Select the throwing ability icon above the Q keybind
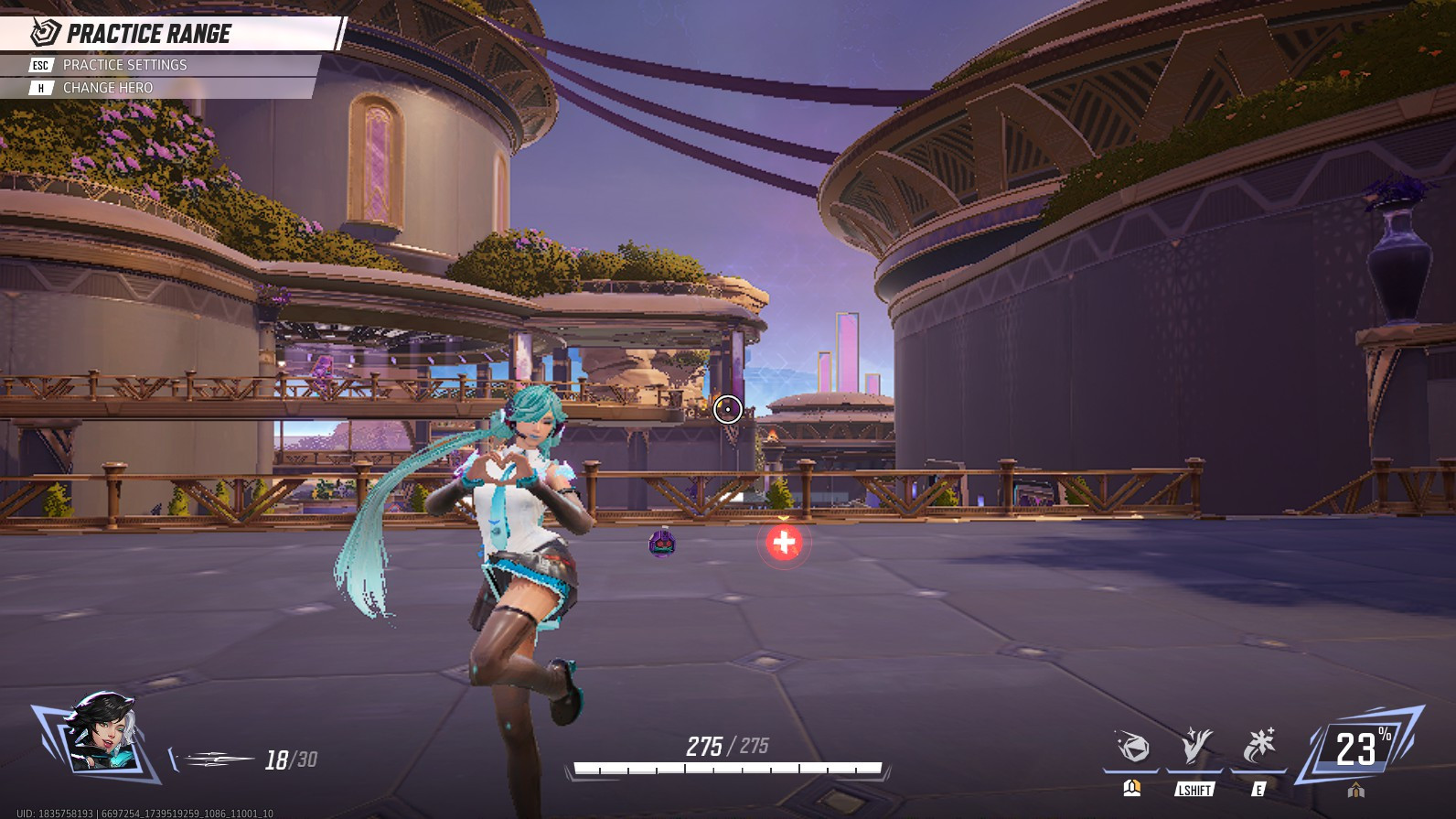Viewport: 1456px width, 819px height. (1134, 744)
